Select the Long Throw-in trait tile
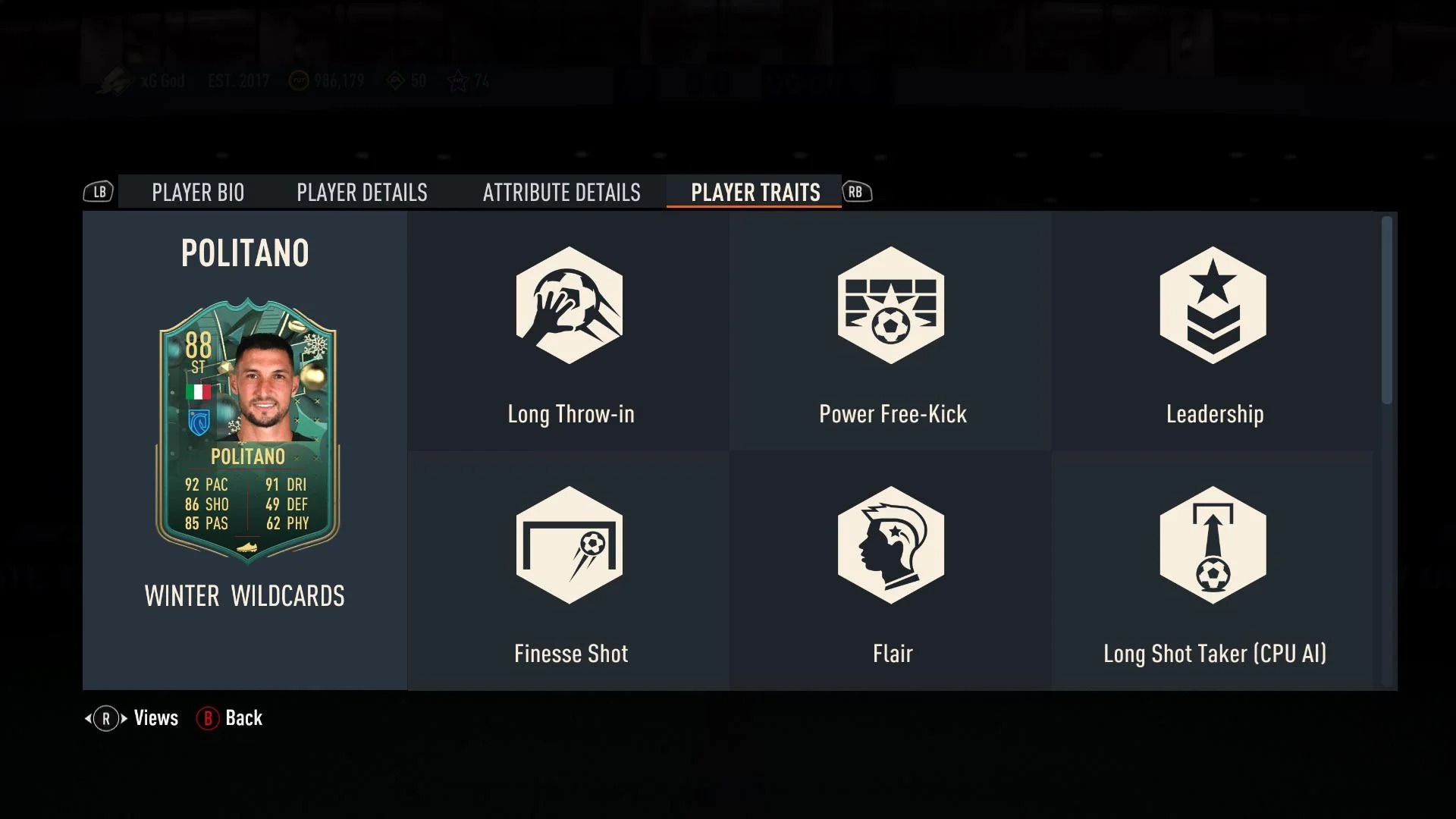The image size is (1456, 819). coord(569,332)
